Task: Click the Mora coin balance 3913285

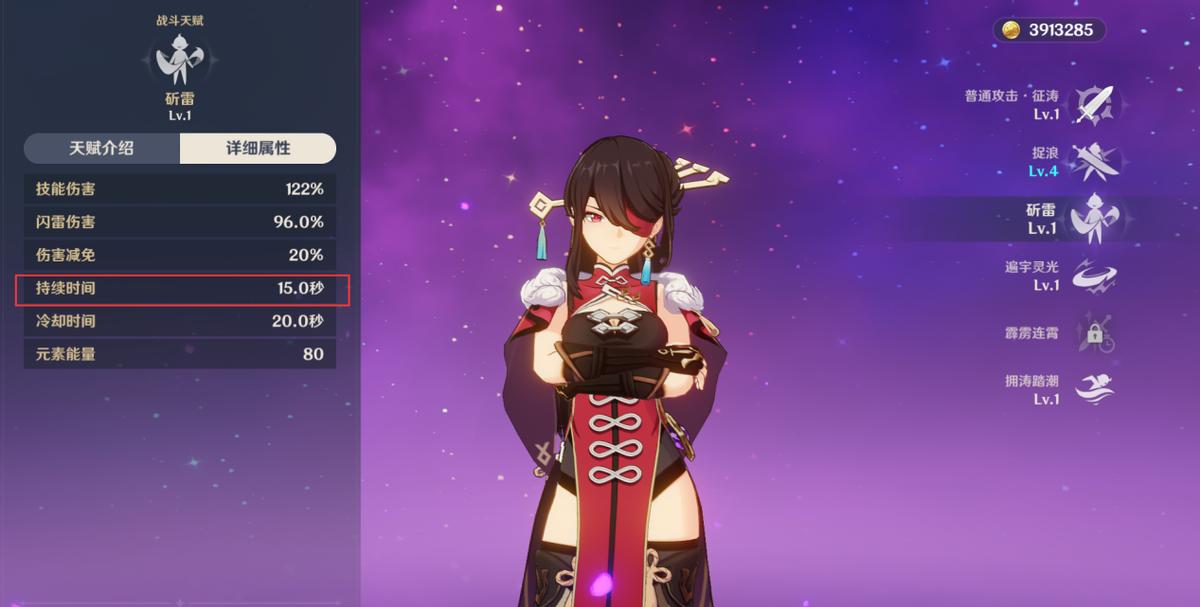Action: click(1049, 30)
